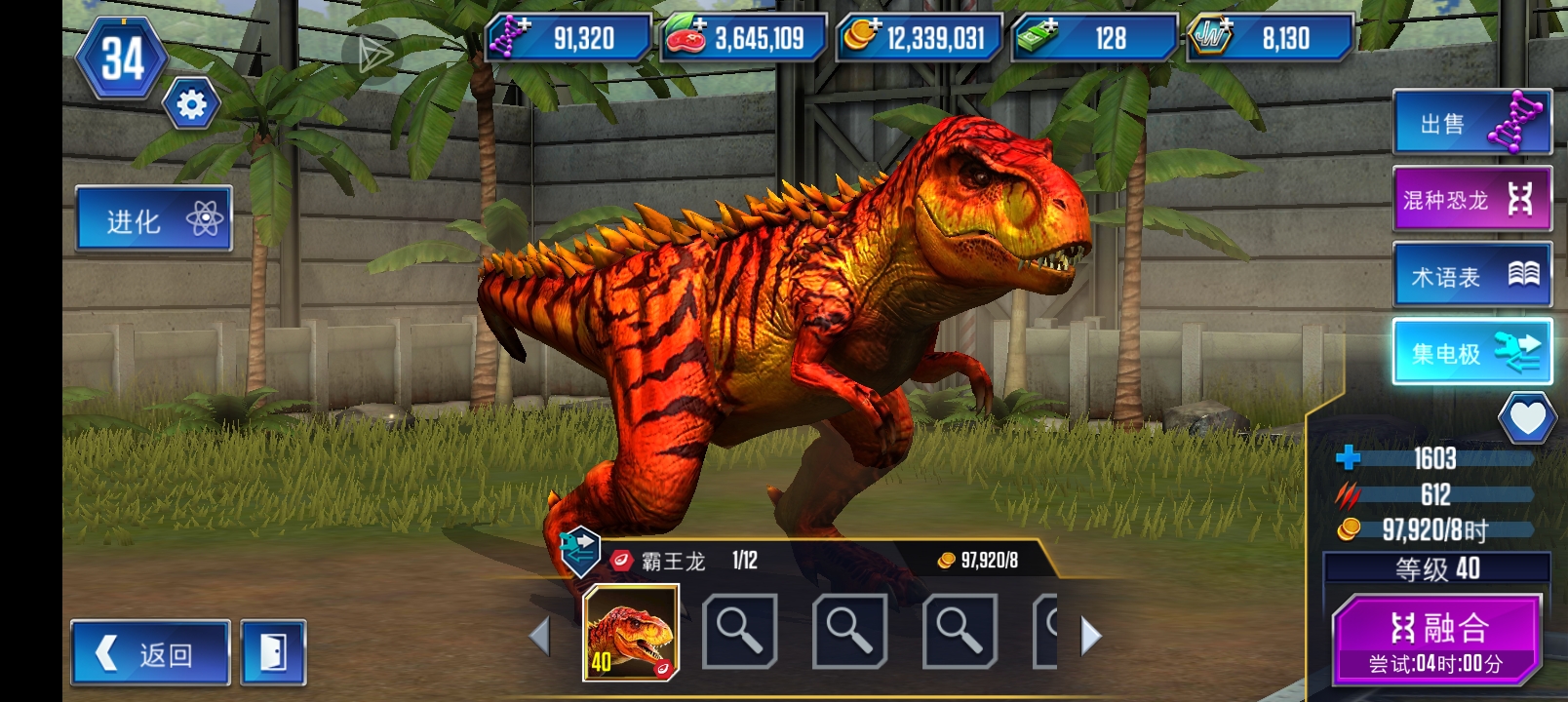The width and height of the screenshot is (1568, 702).
Task: Open the 进化 (Evolve) menu
Action: (153, 219)
